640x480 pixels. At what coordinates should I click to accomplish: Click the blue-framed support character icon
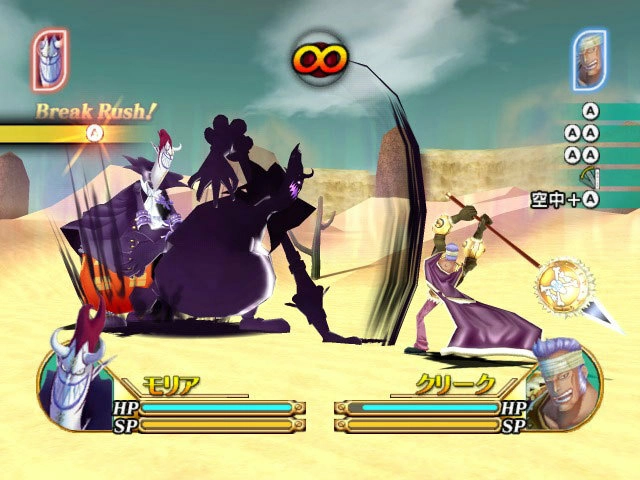pyautogui.click(x=590, y=59)
